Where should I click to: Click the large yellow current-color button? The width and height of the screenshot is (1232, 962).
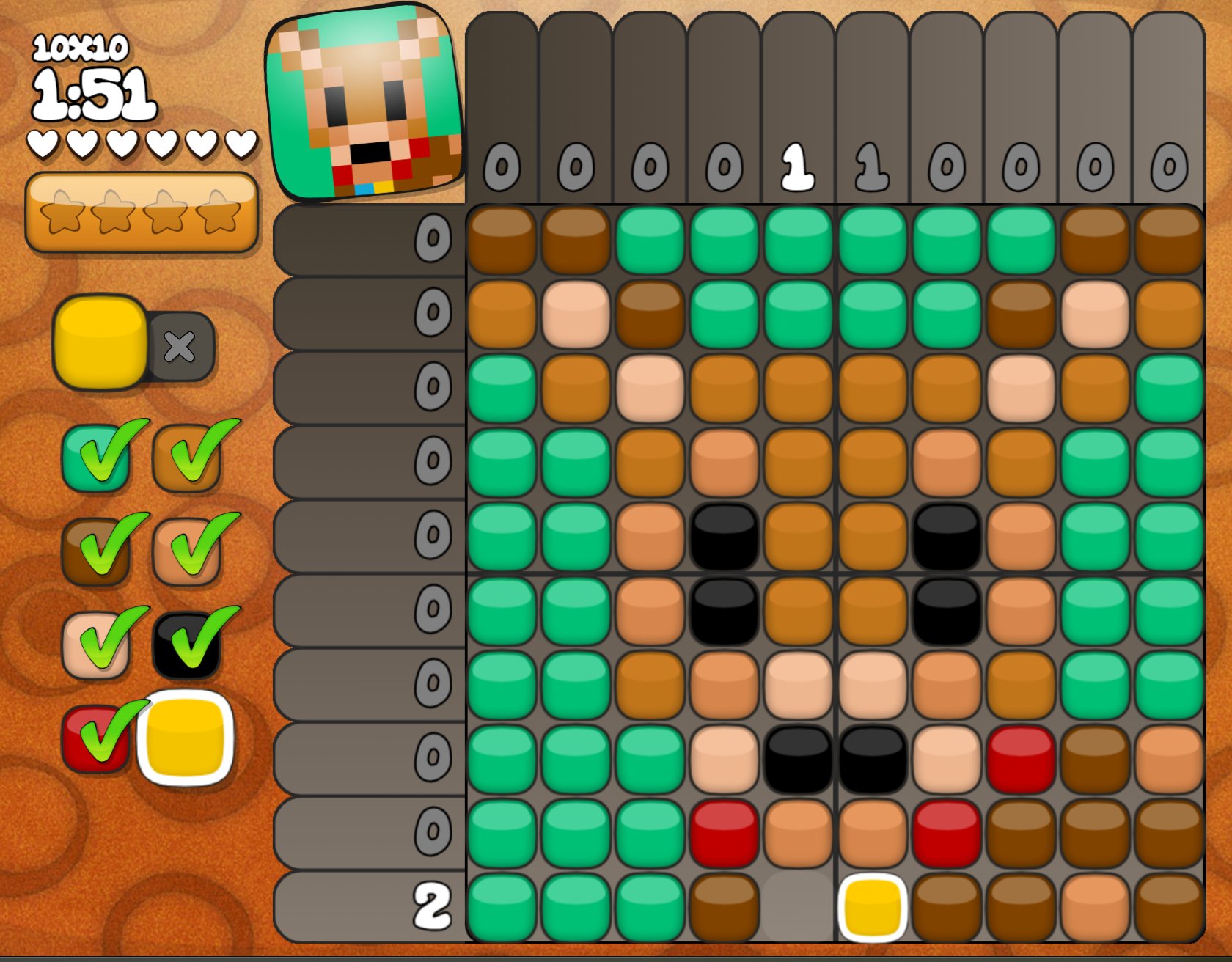point(100,342)
